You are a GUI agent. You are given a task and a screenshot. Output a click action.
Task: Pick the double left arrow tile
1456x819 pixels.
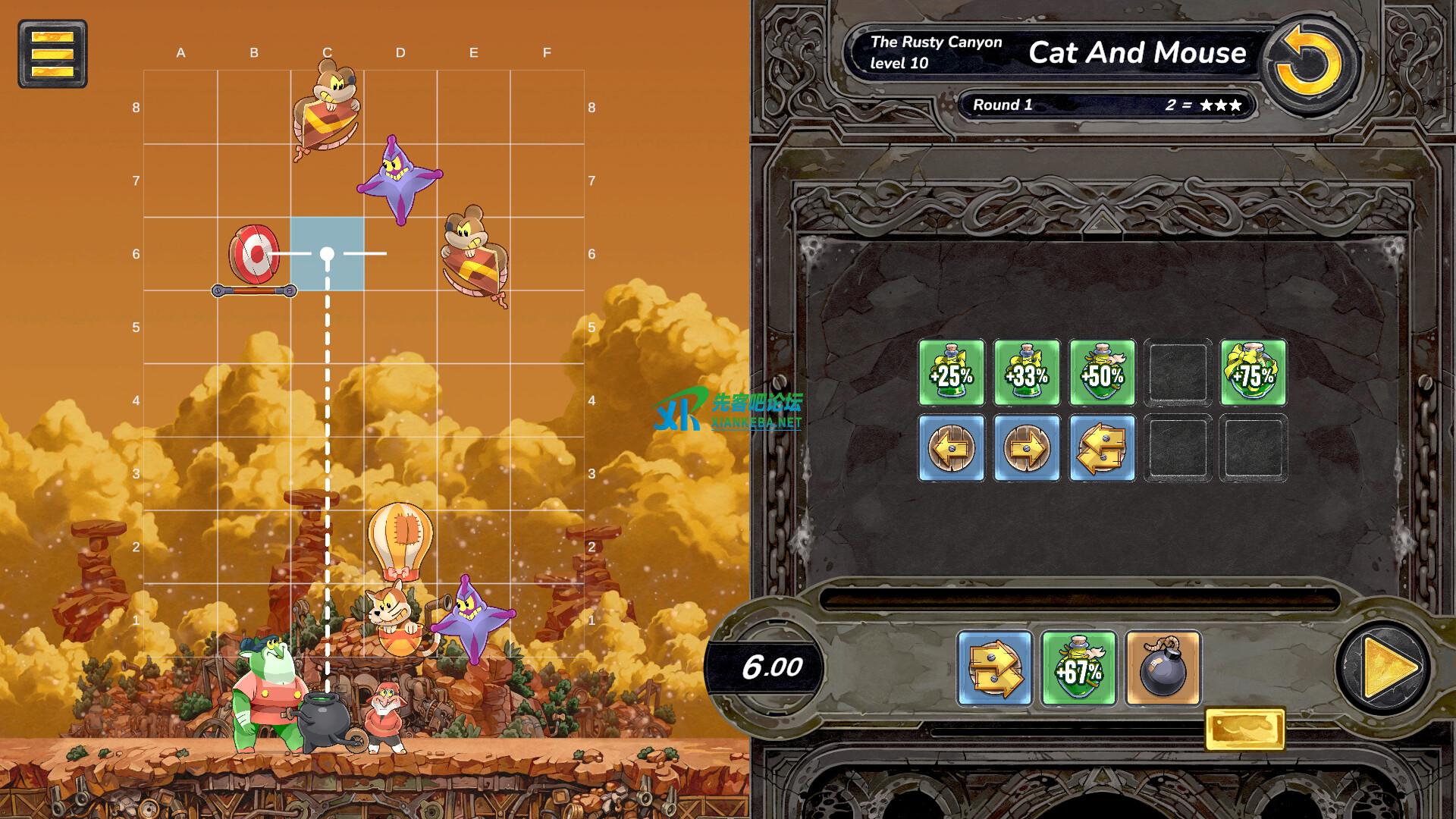click(x=1102, y=448)
